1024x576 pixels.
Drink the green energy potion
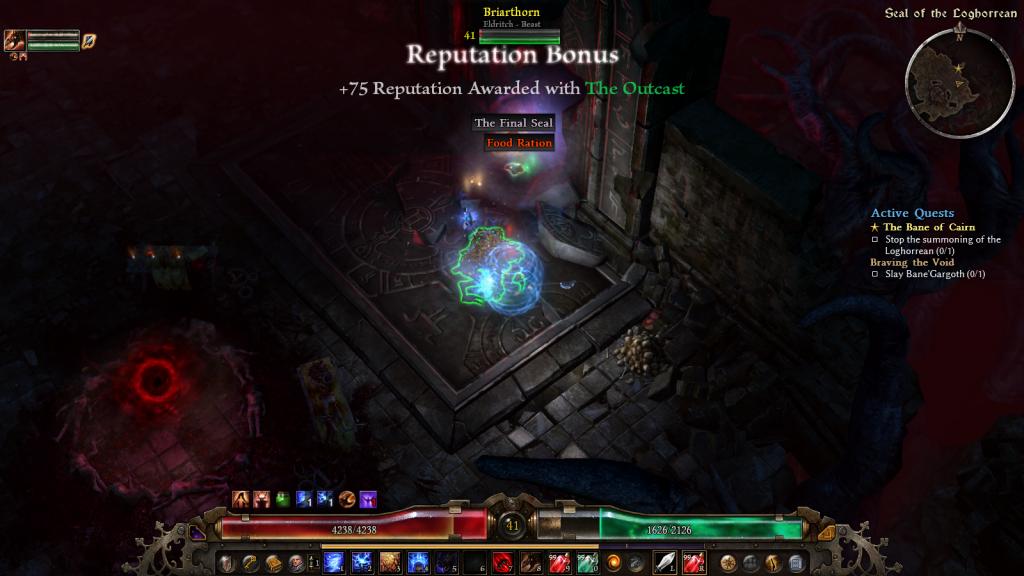click(587, 562)
